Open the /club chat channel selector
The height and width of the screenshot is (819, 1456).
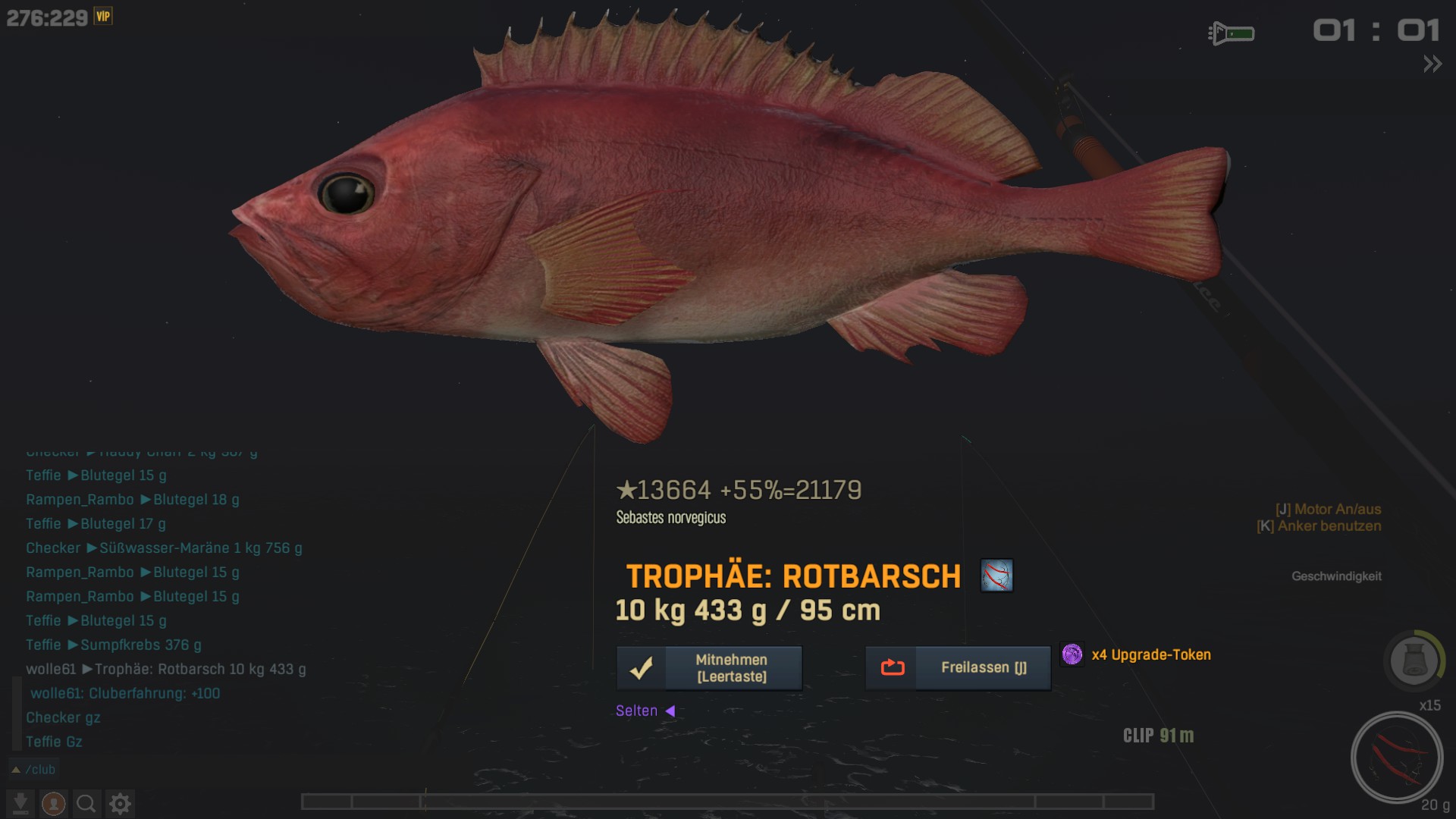click(x=34, y=770)
